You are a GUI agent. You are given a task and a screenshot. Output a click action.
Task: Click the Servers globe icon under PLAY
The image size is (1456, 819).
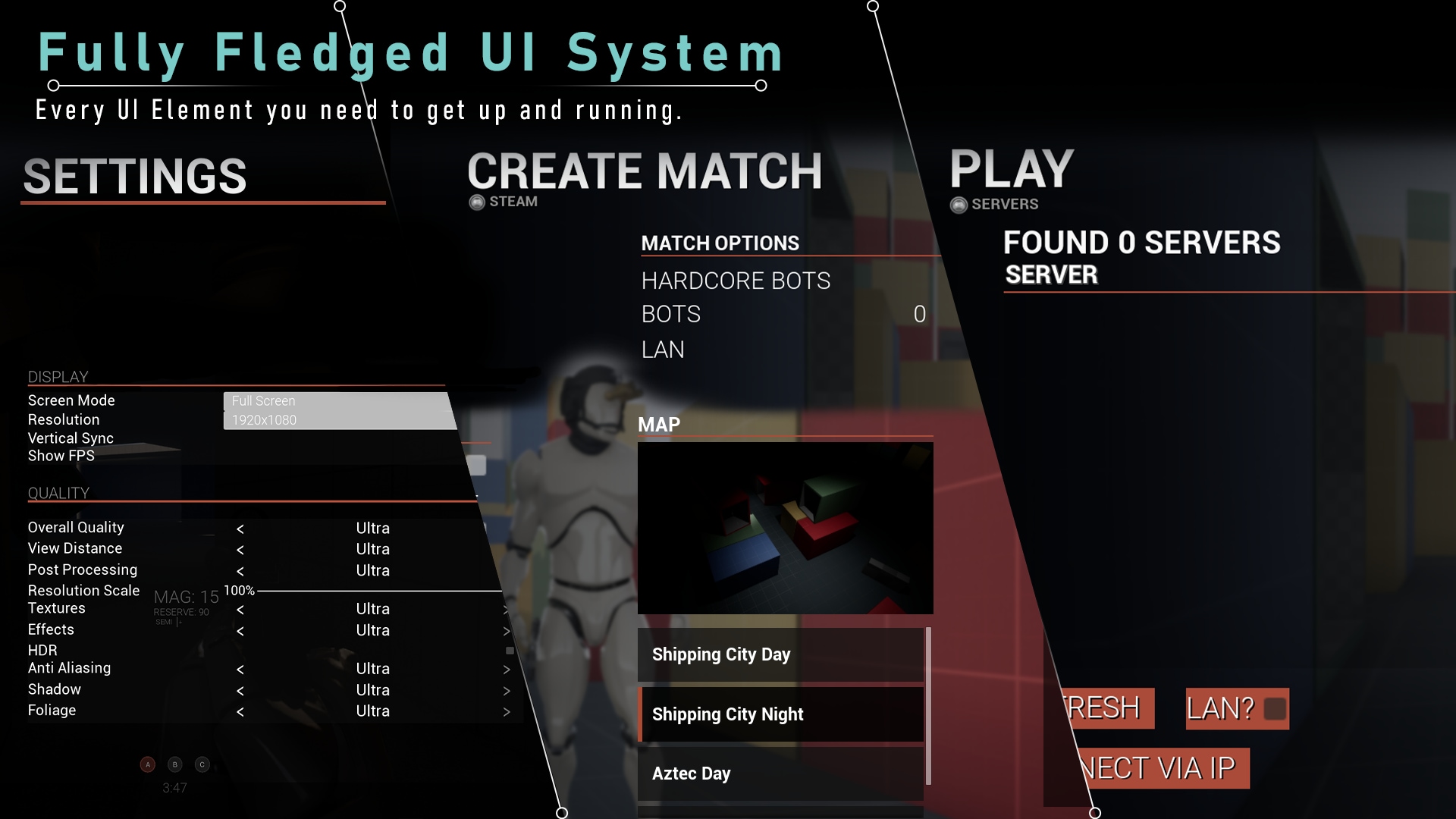pyautogui.click(x=961, y=204)
